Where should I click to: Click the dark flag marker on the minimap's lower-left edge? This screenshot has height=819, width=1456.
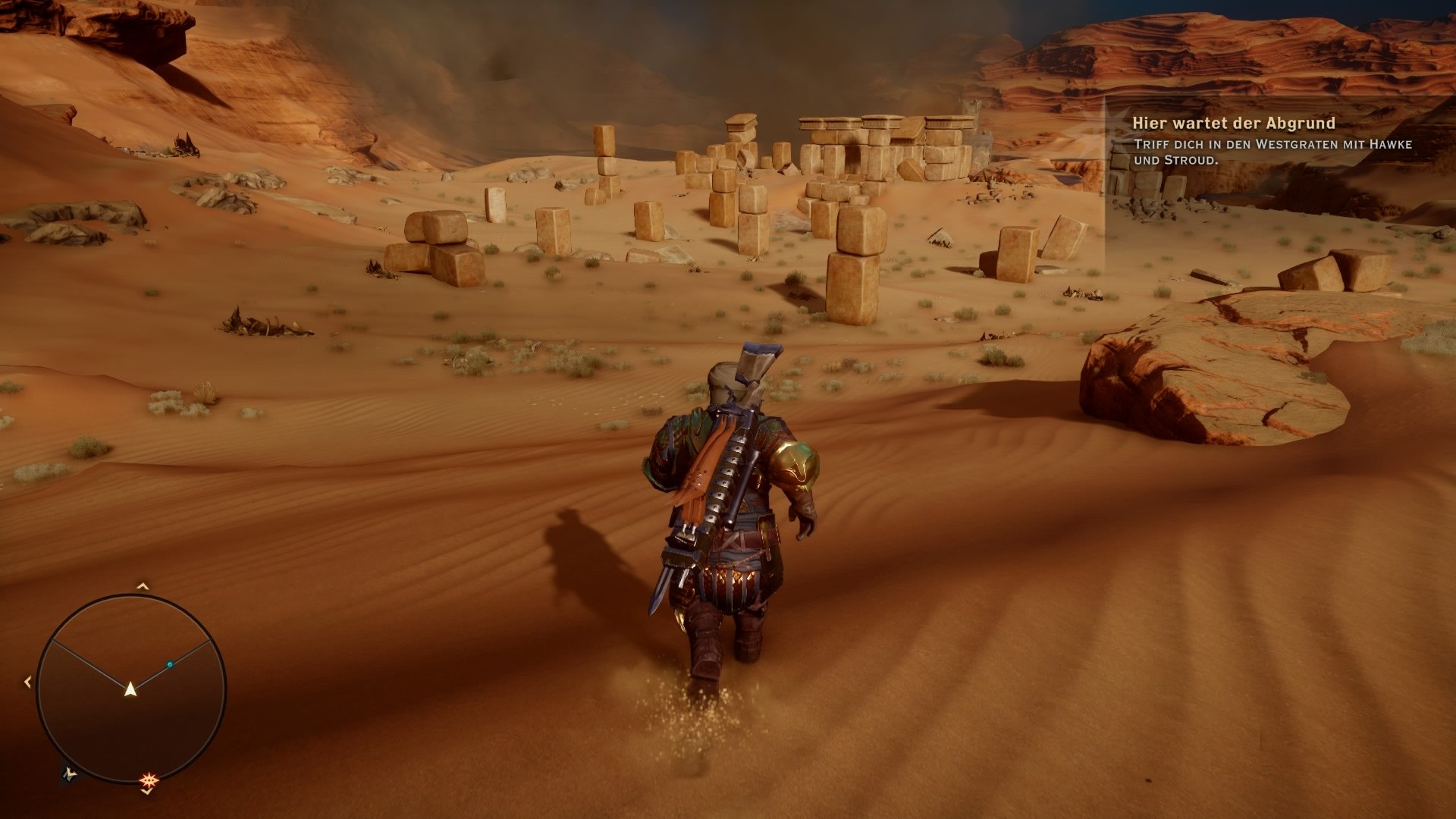(x=70, y=775)
